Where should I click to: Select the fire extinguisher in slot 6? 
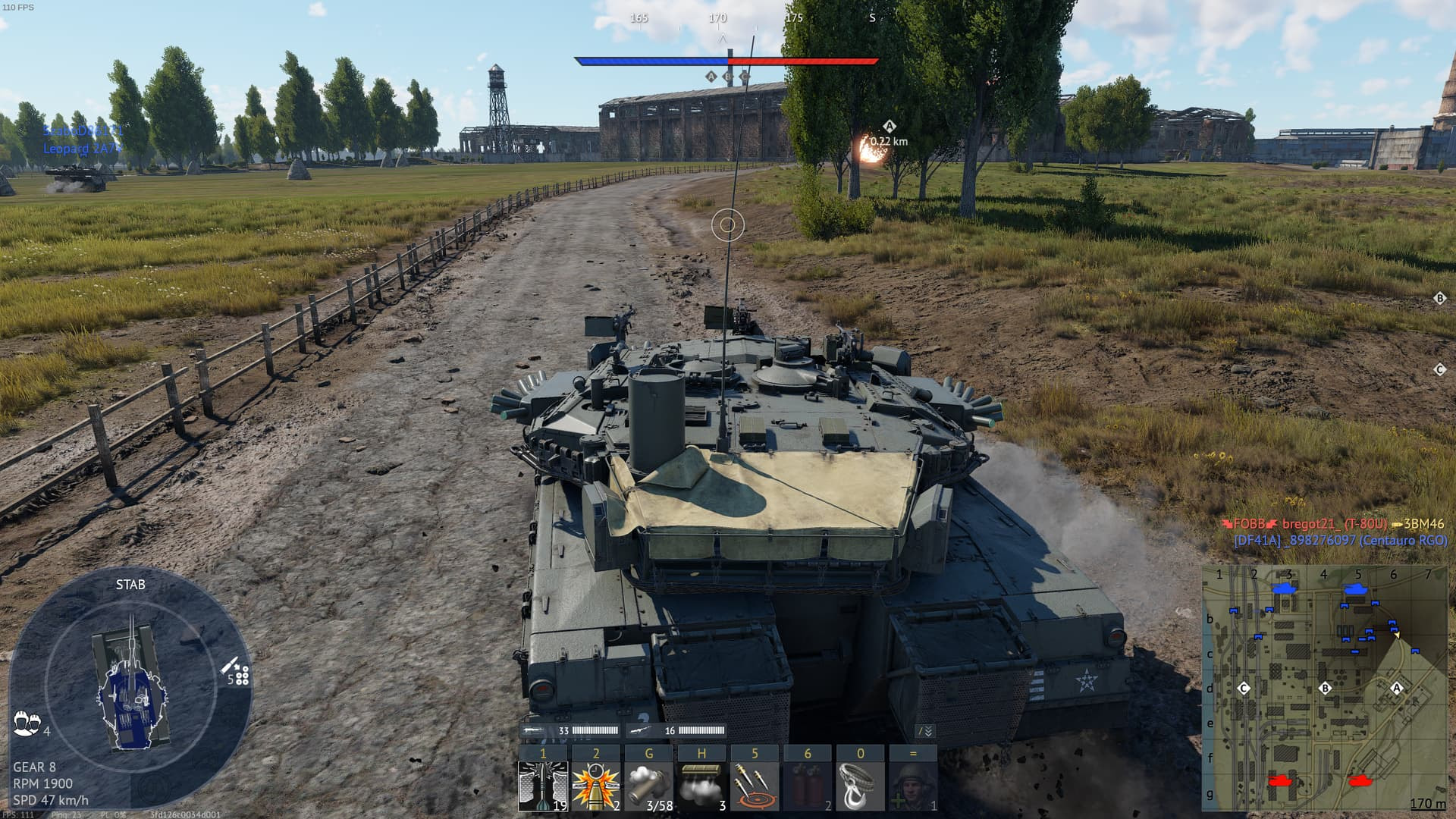click(x=807, y=785)
